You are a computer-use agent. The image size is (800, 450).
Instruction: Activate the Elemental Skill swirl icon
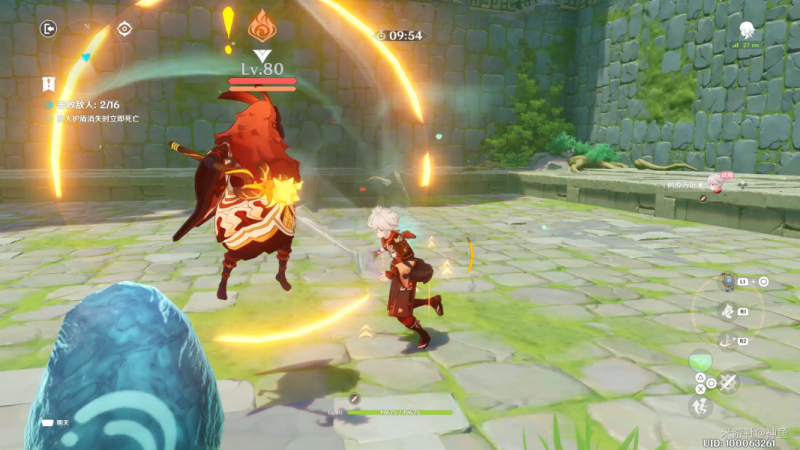[728, 312]
